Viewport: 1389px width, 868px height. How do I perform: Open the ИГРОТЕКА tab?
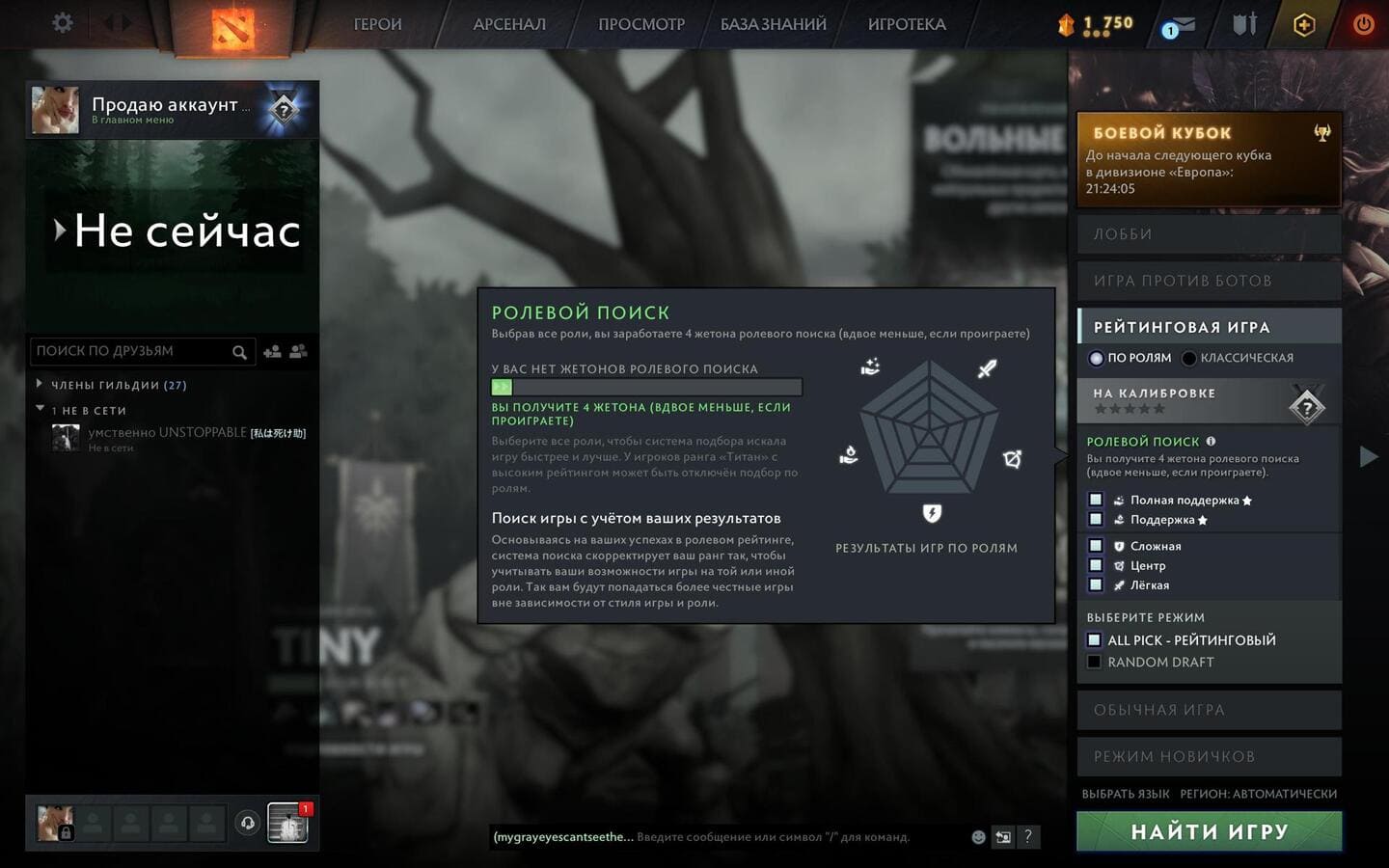[907, 24]
